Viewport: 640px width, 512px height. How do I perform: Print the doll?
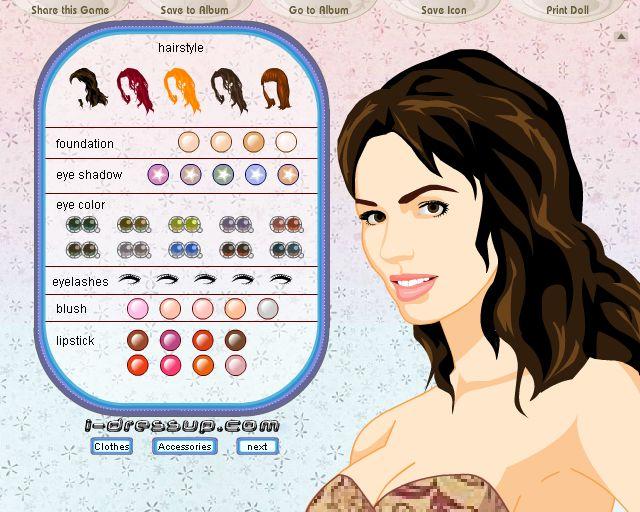click(x=567, y=9)
